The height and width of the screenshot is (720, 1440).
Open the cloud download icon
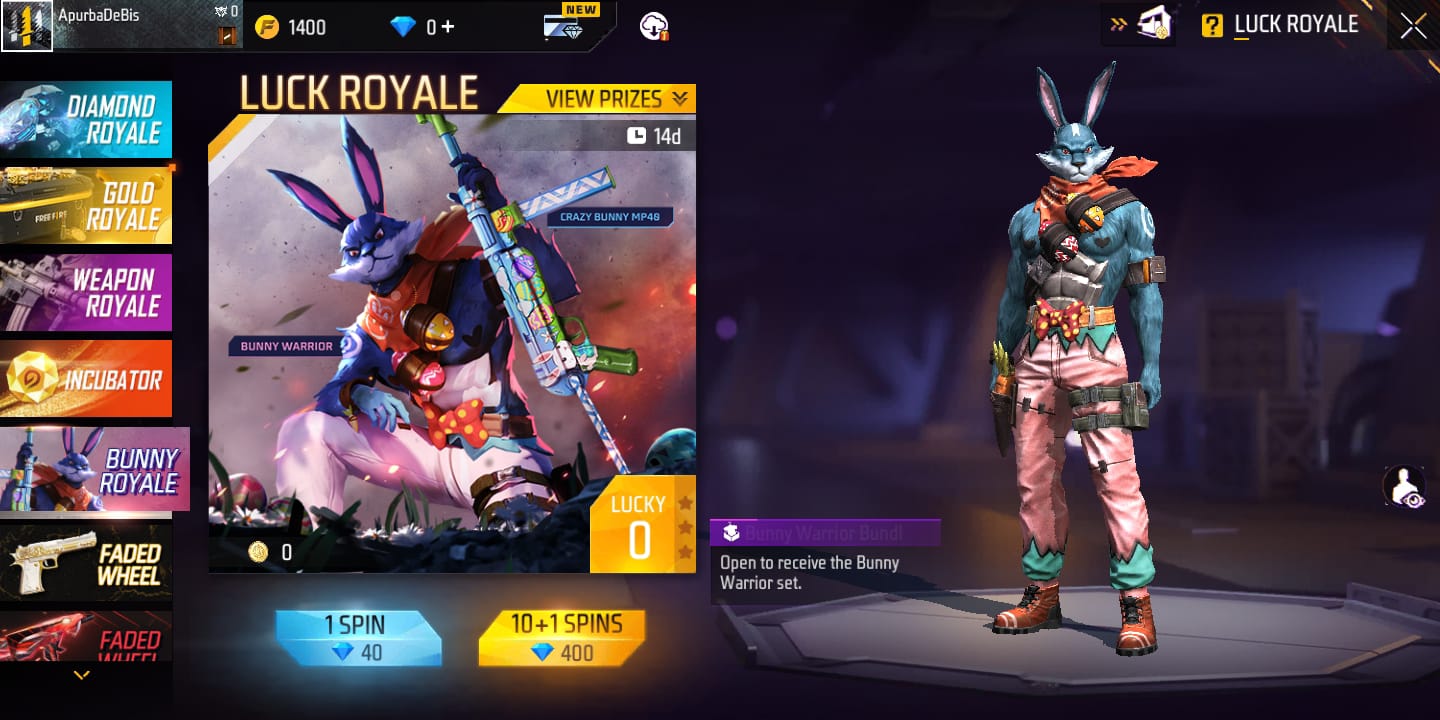(654, 27)
